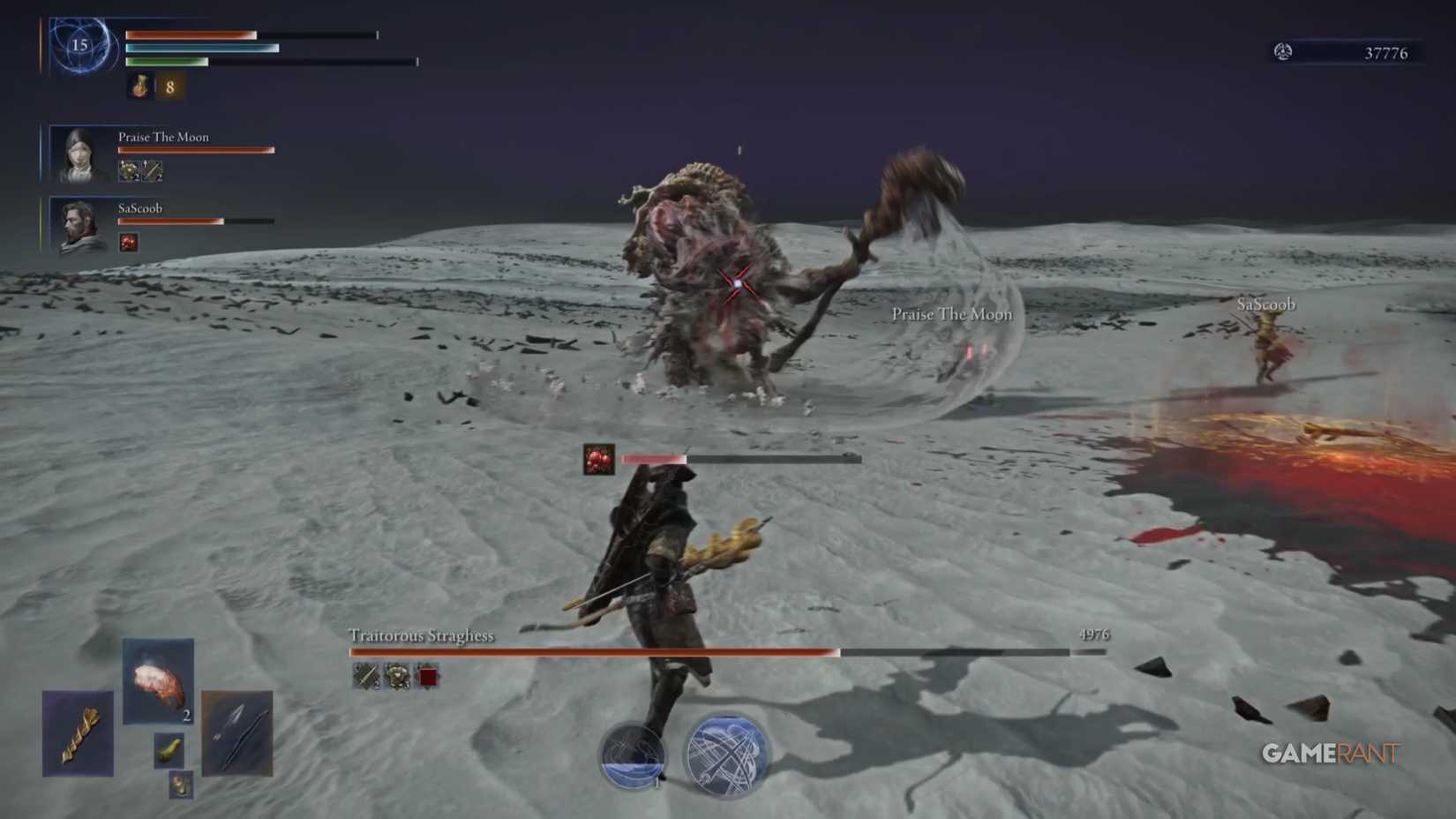Click Praise The Moon's weapon buff icon
This screenshot has height=819, width=1456.
click(x=151, y=169)
